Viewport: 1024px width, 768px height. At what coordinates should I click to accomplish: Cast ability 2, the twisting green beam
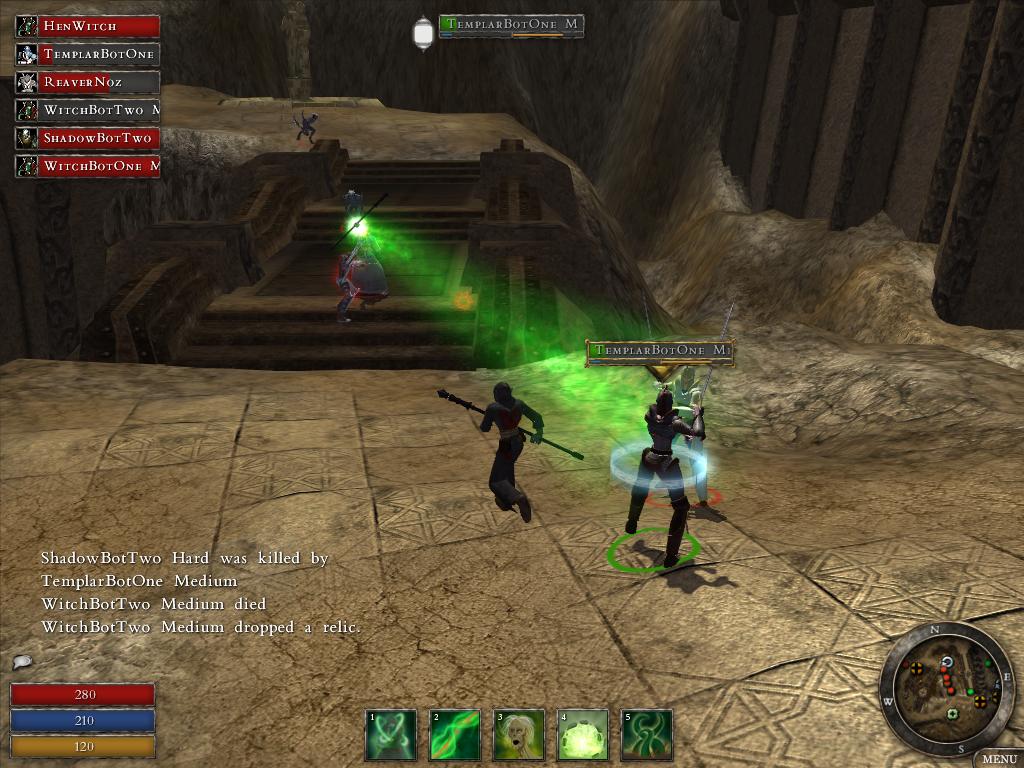point(455,735)
